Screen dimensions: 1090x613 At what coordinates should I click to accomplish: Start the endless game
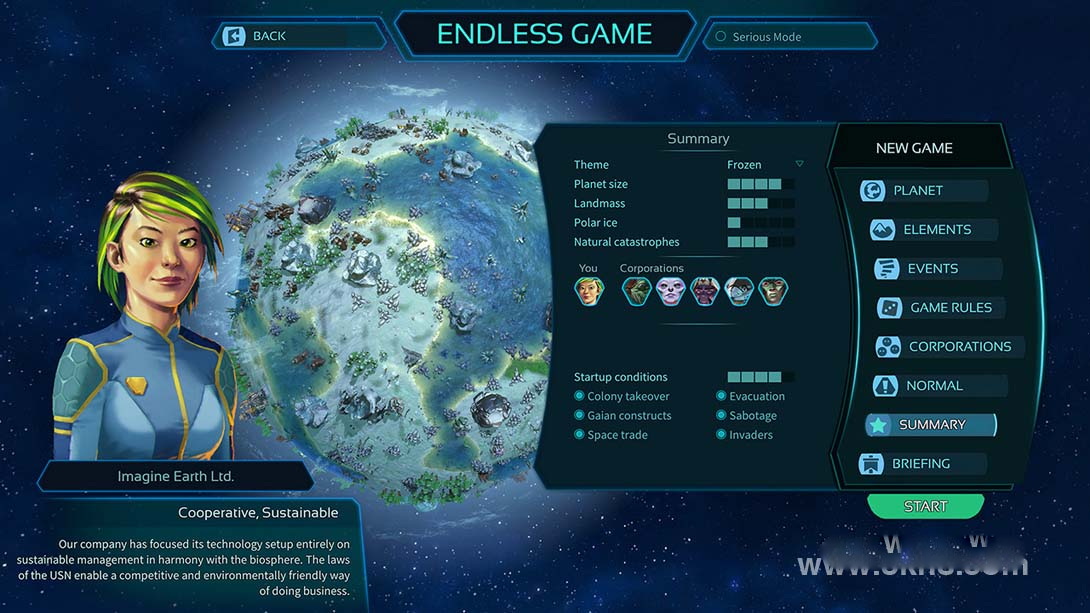point(925,506)
